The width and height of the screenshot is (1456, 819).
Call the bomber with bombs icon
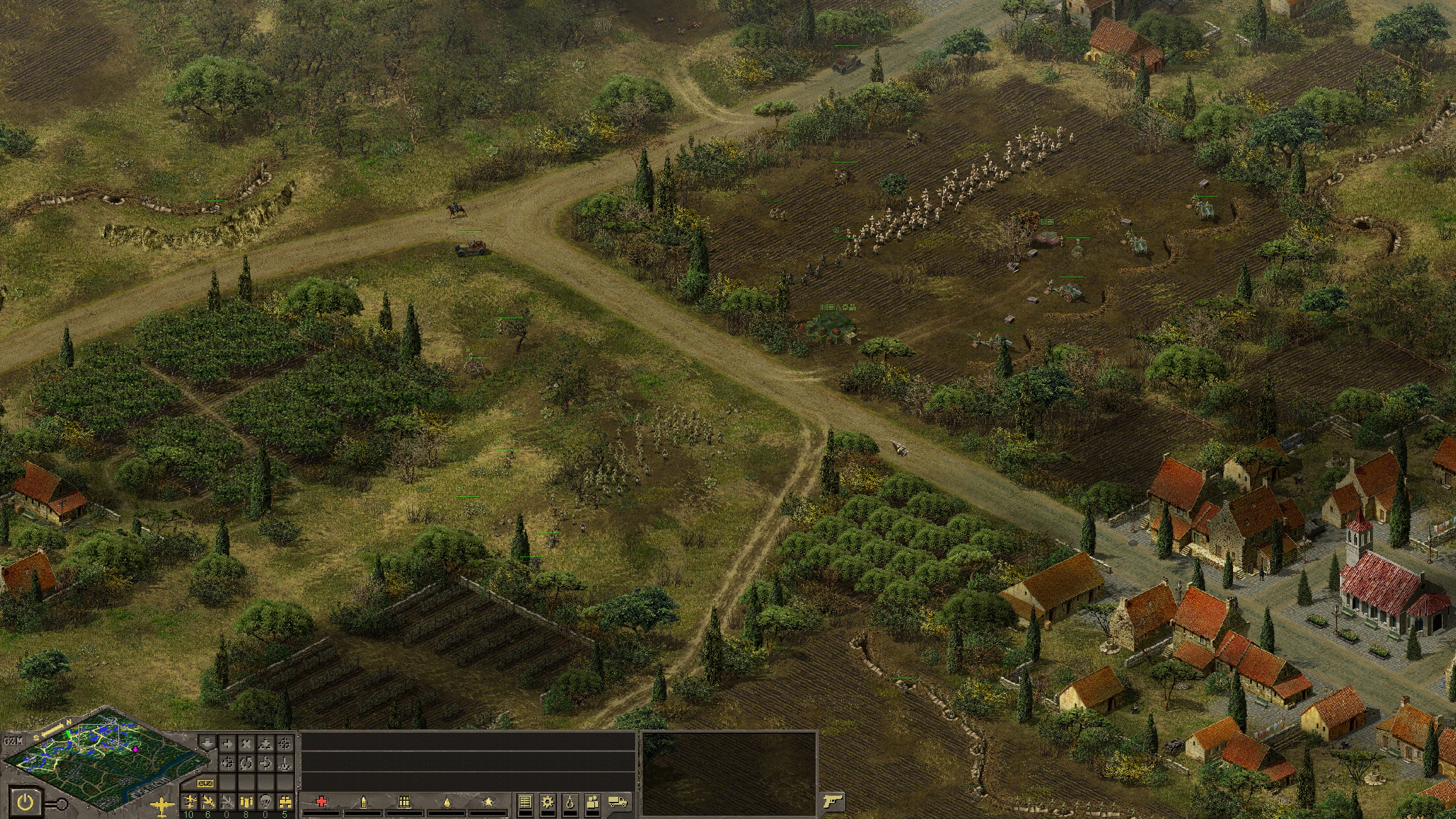[x=246, y=802]
